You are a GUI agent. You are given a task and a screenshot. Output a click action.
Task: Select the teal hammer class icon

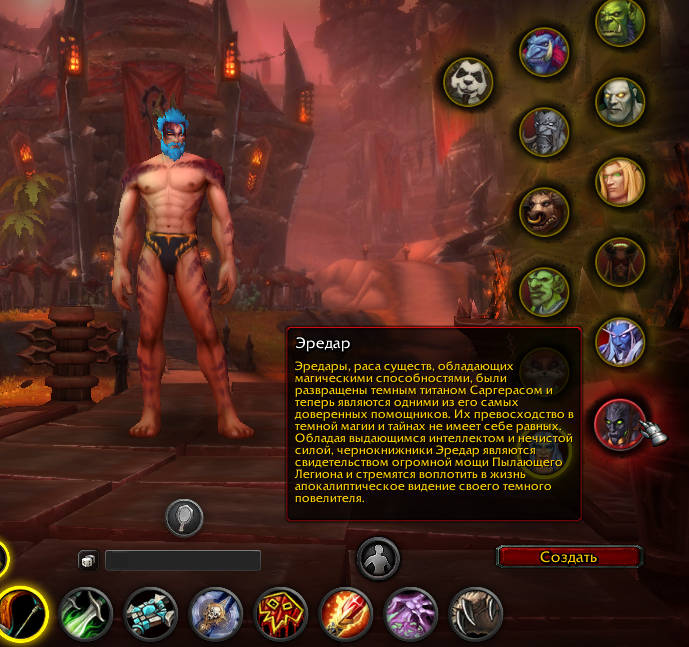click(151, 613)
